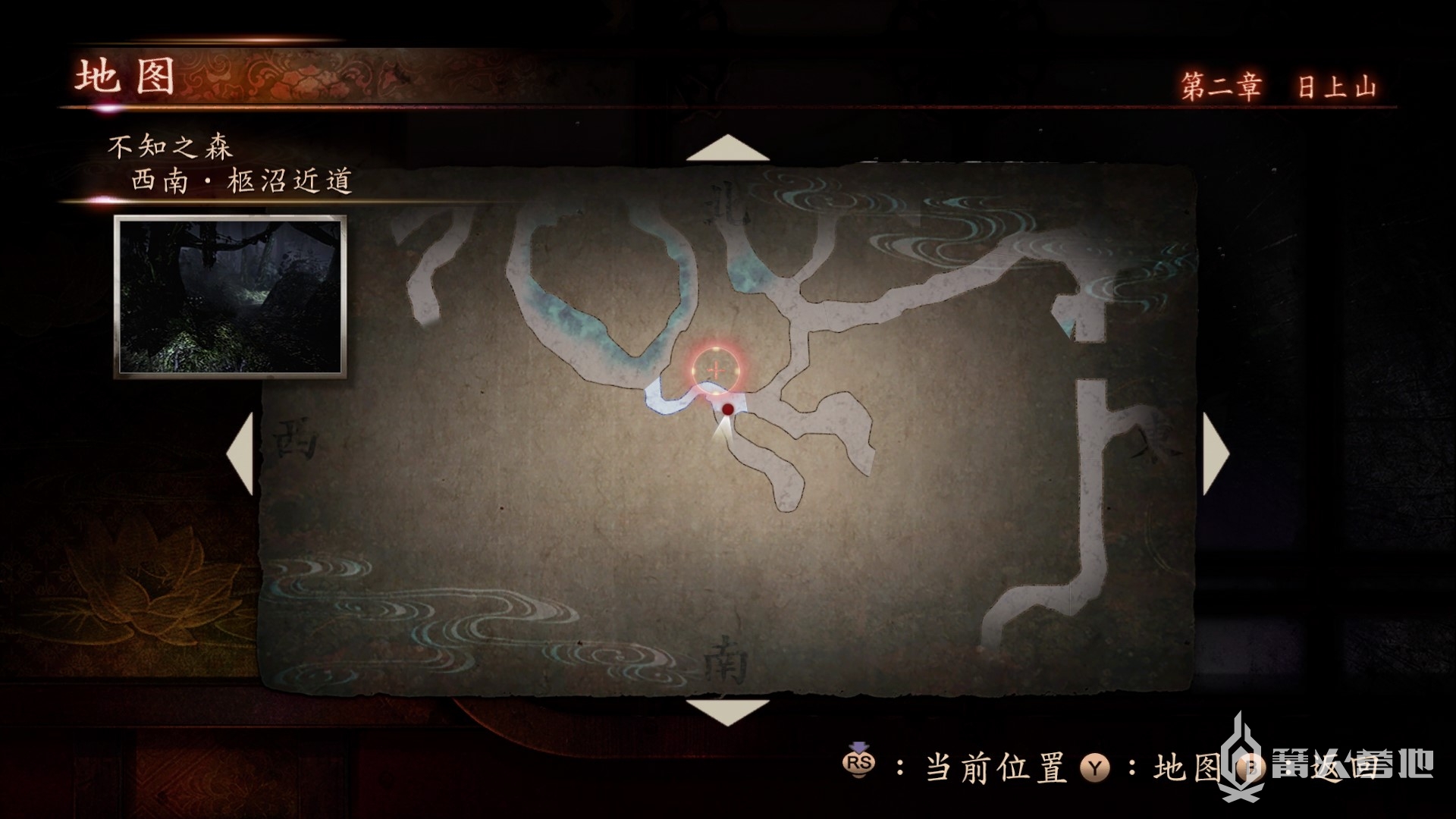
Task: Click the glowing red crosshair cursor on map
Action: point(716,370)
